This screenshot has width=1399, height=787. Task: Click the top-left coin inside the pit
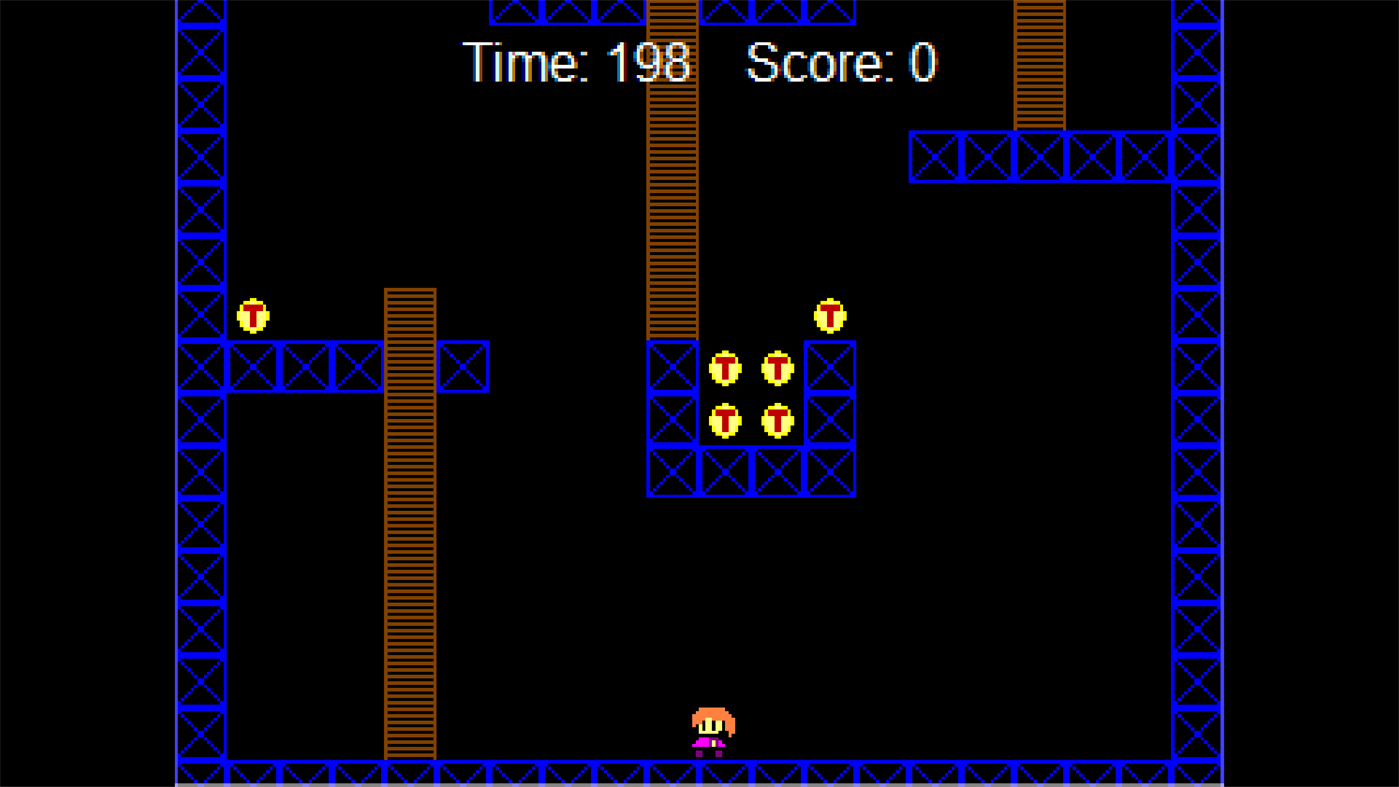726,369
